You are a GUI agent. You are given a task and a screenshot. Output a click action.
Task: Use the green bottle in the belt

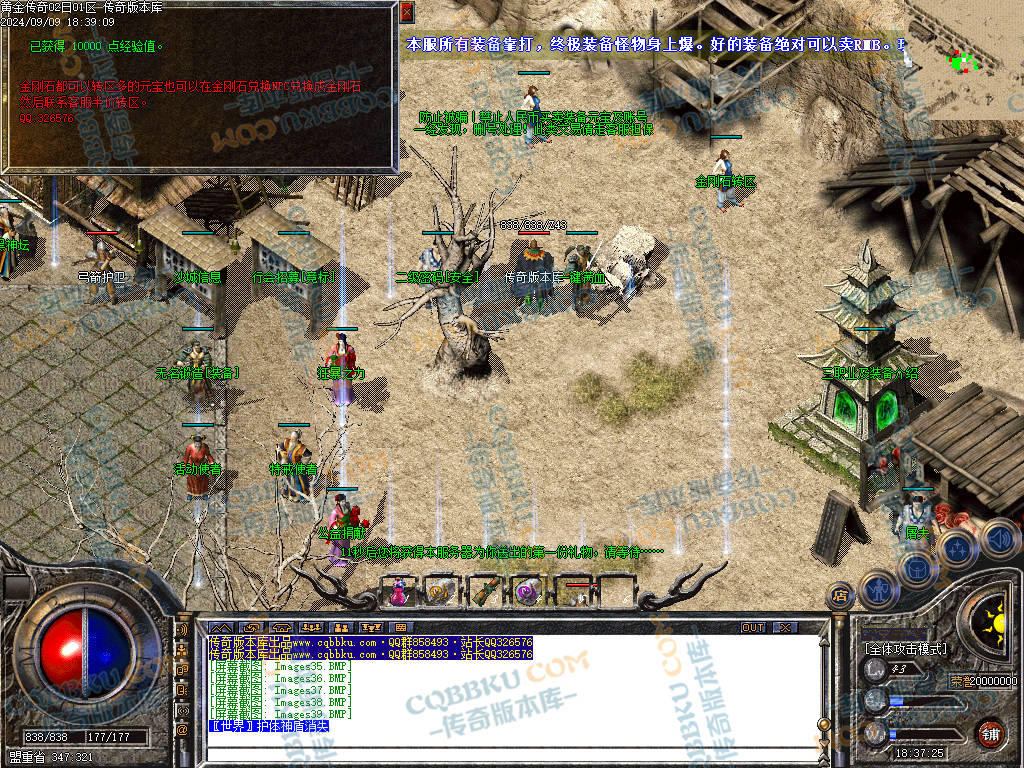point(486,591)
